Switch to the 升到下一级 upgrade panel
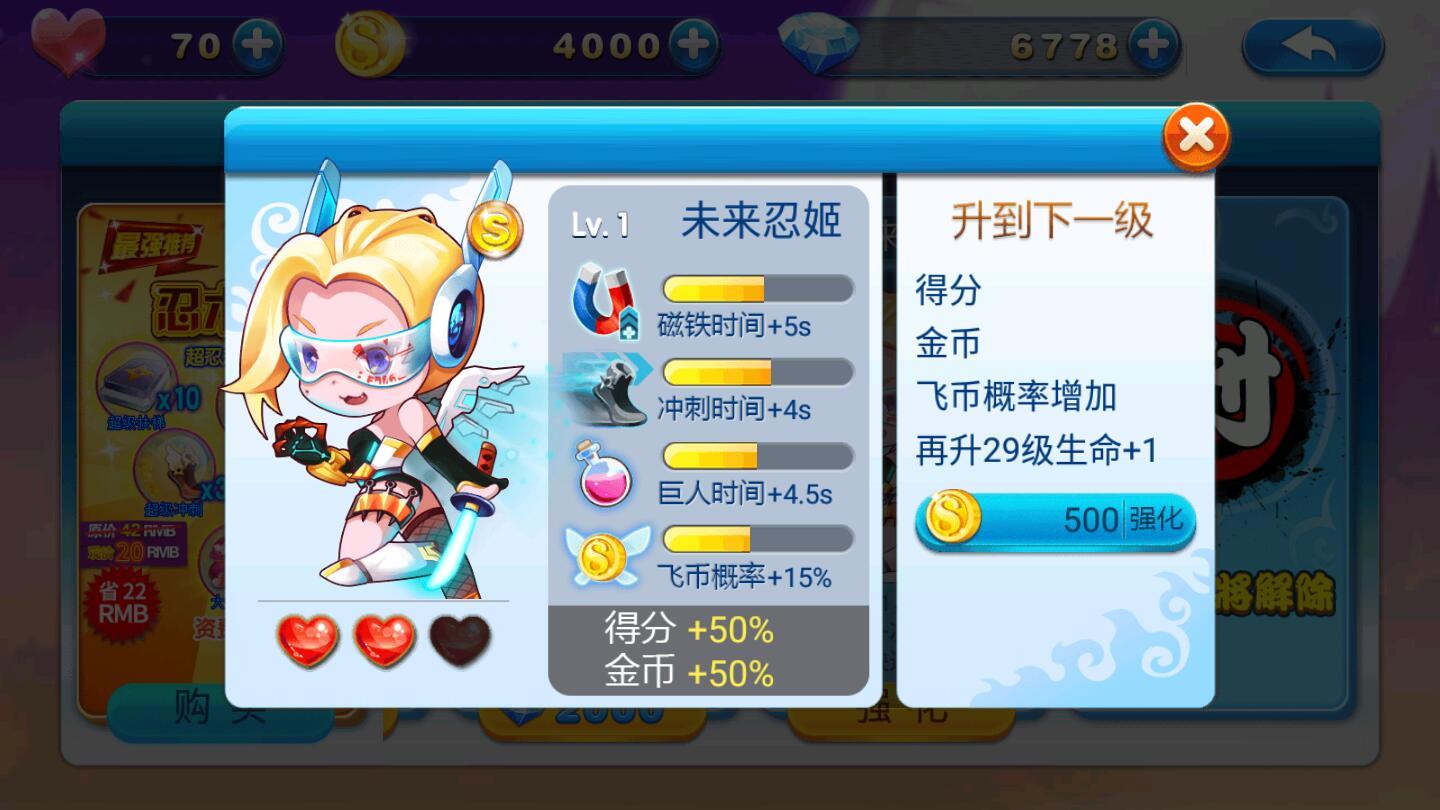The image size is (1440, 810). 1052,220
